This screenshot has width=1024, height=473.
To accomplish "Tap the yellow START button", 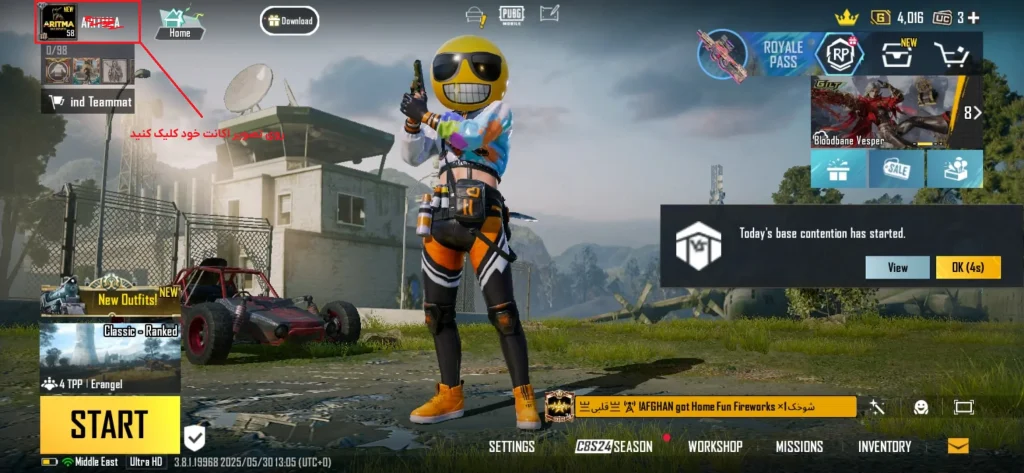I will click(x=110, y=424).
